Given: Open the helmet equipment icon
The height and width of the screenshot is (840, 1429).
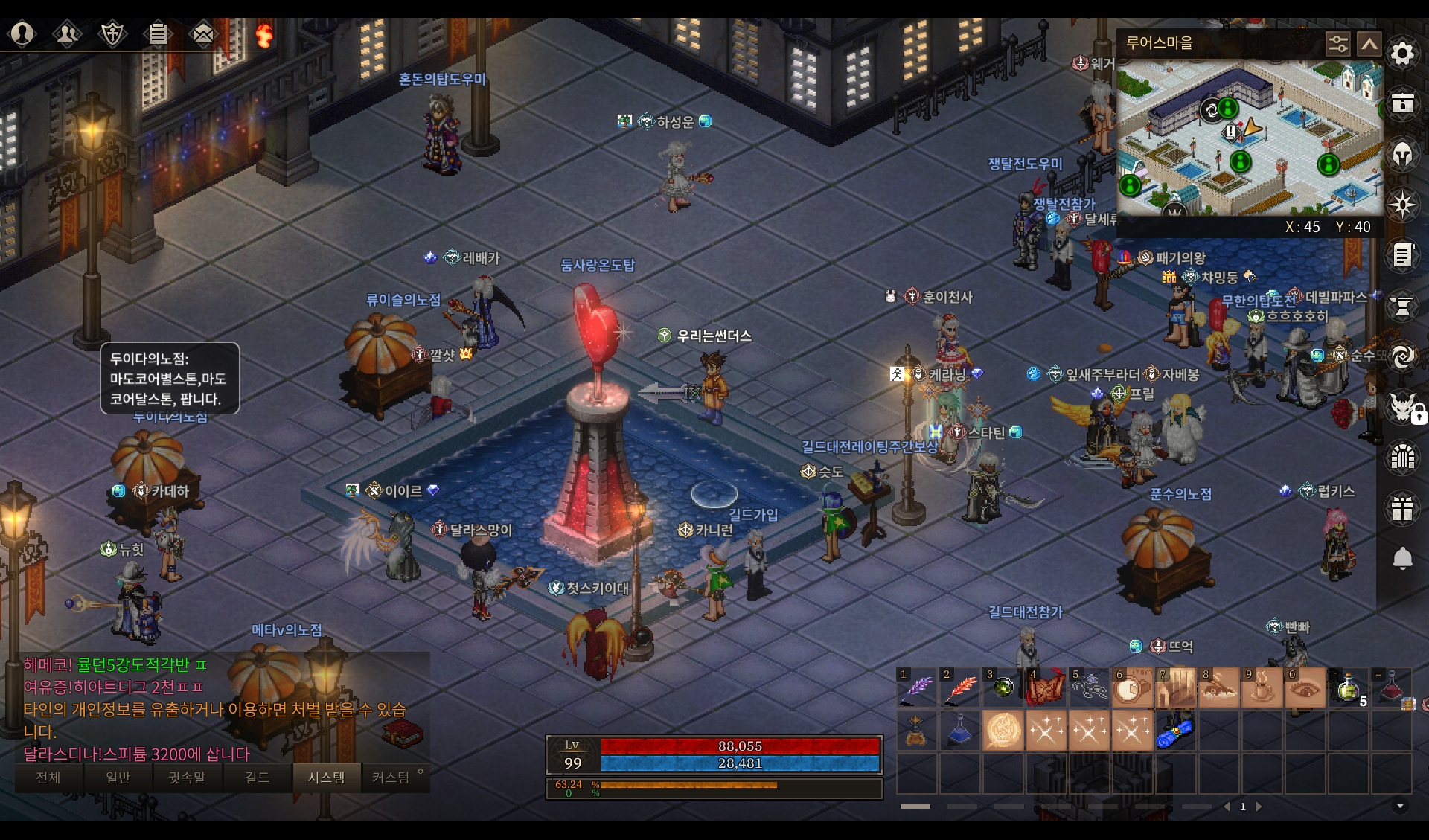Looking at the screenshot, I should pos(1402,155).
